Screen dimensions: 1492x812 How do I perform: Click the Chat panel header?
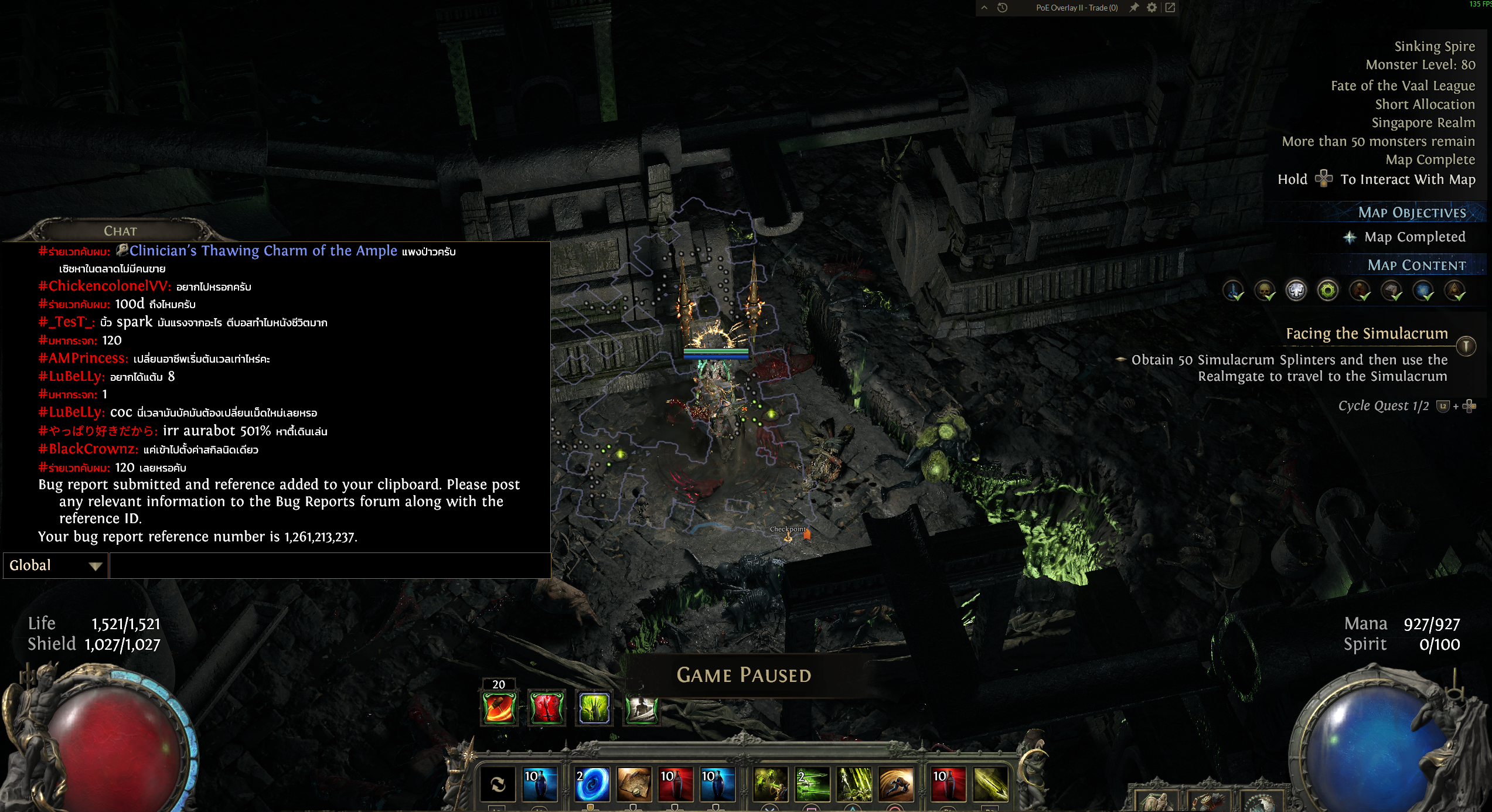coord(120,231)
